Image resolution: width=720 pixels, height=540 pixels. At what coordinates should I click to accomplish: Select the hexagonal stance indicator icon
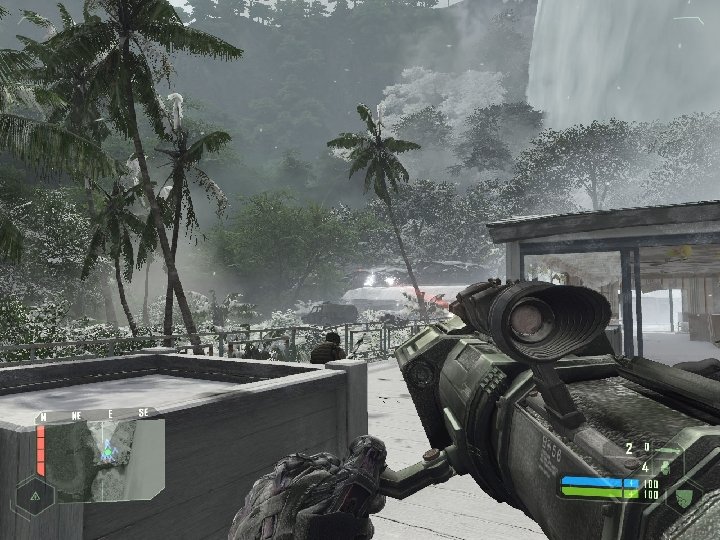pos(35,494)
